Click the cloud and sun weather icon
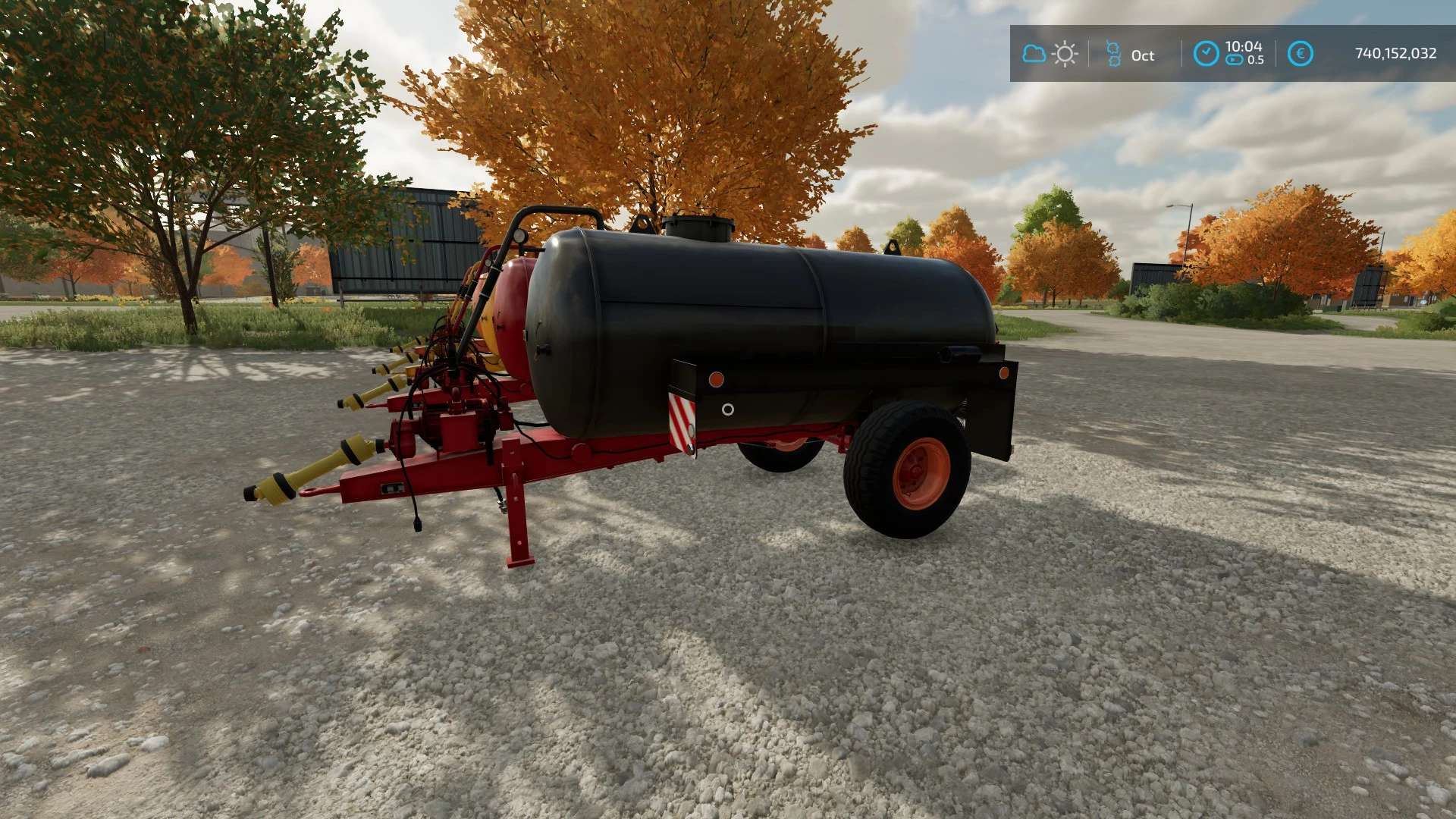The width and height of the screenshot is (1456, 819). pos(1050,54)
